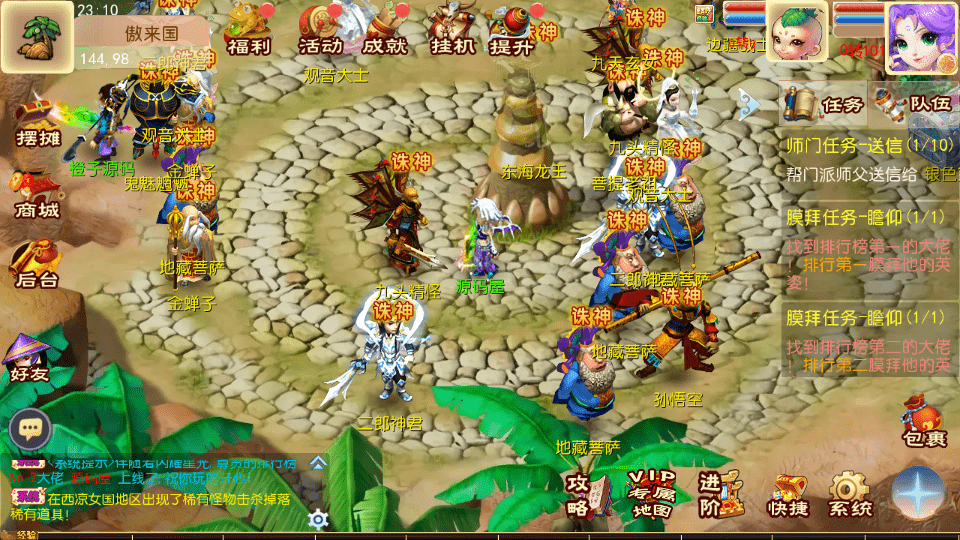Open the 提升 upgrade menu
The height and width of the screenshot is (540, 960).
(x=513, y=30)
